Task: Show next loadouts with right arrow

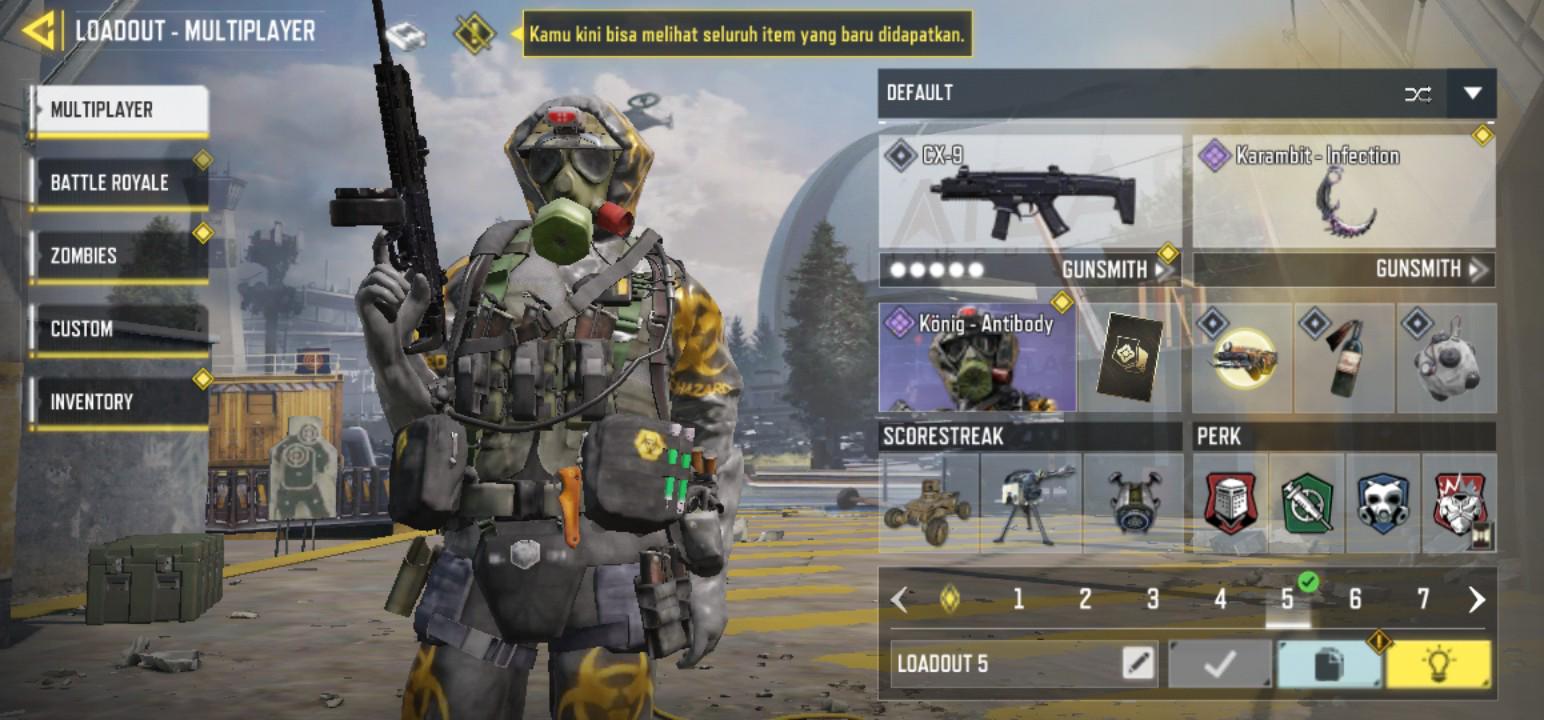Action: 1476,599
